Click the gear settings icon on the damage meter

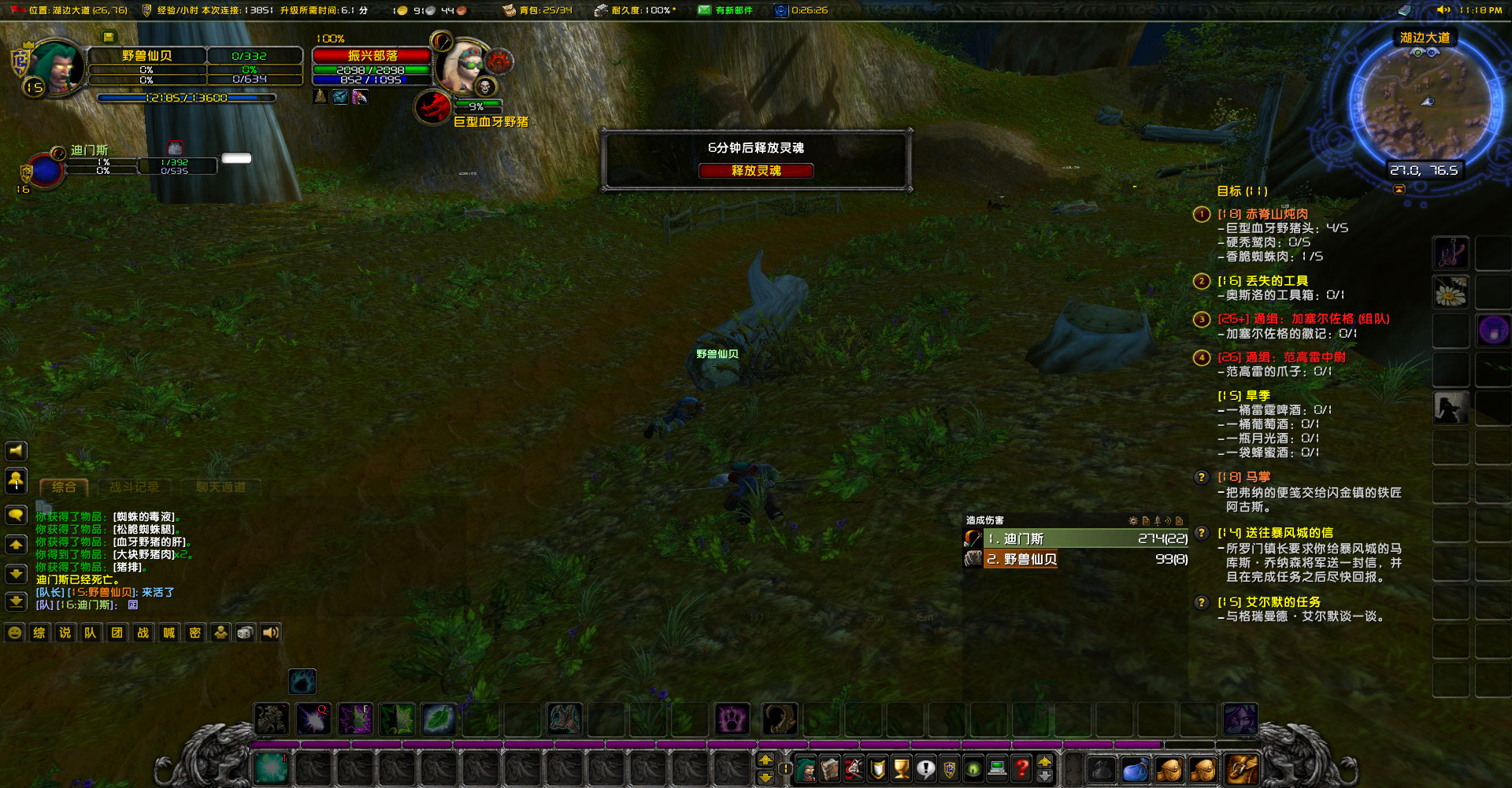coord(1132,521)
